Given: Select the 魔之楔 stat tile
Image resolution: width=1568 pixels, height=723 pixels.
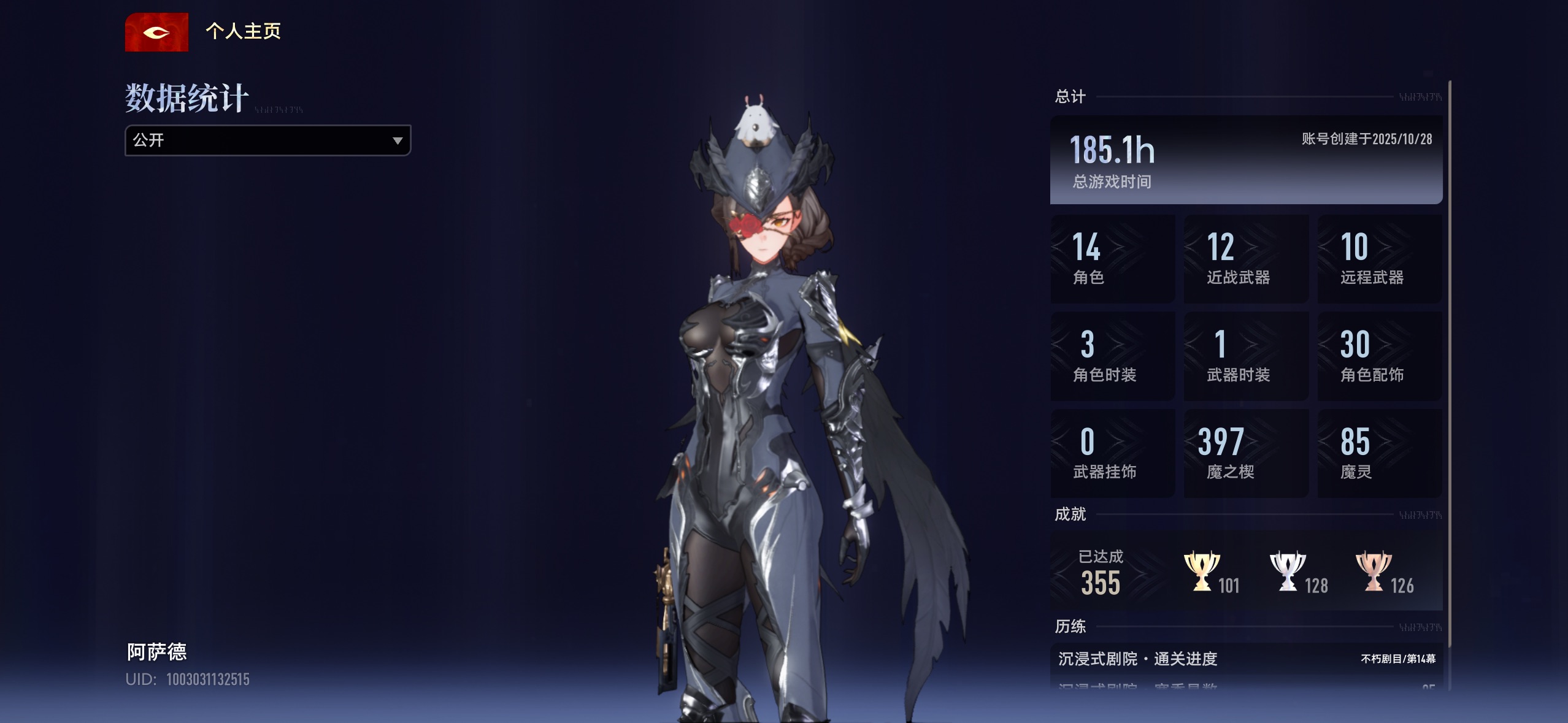Looking at the screenshot, I should click(x=1246, y=453).
